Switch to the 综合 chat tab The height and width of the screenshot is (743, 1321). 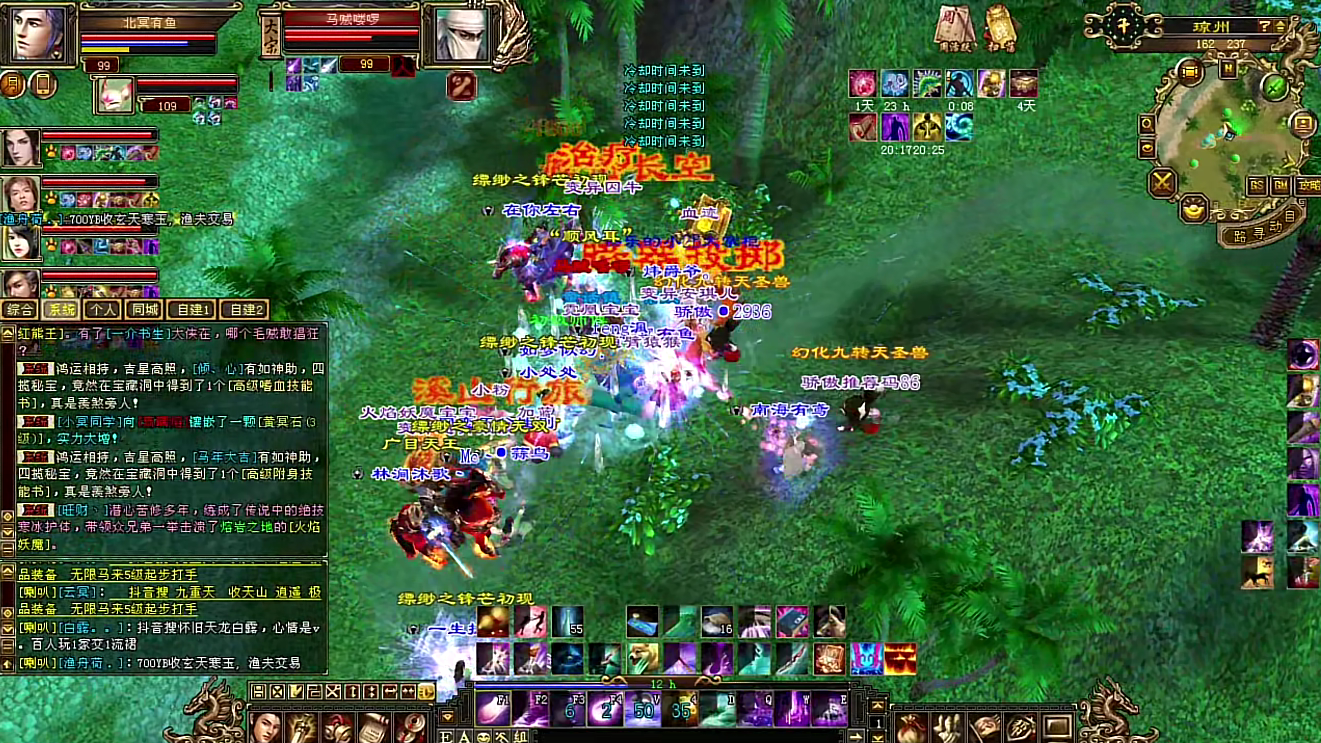[19, 310]
